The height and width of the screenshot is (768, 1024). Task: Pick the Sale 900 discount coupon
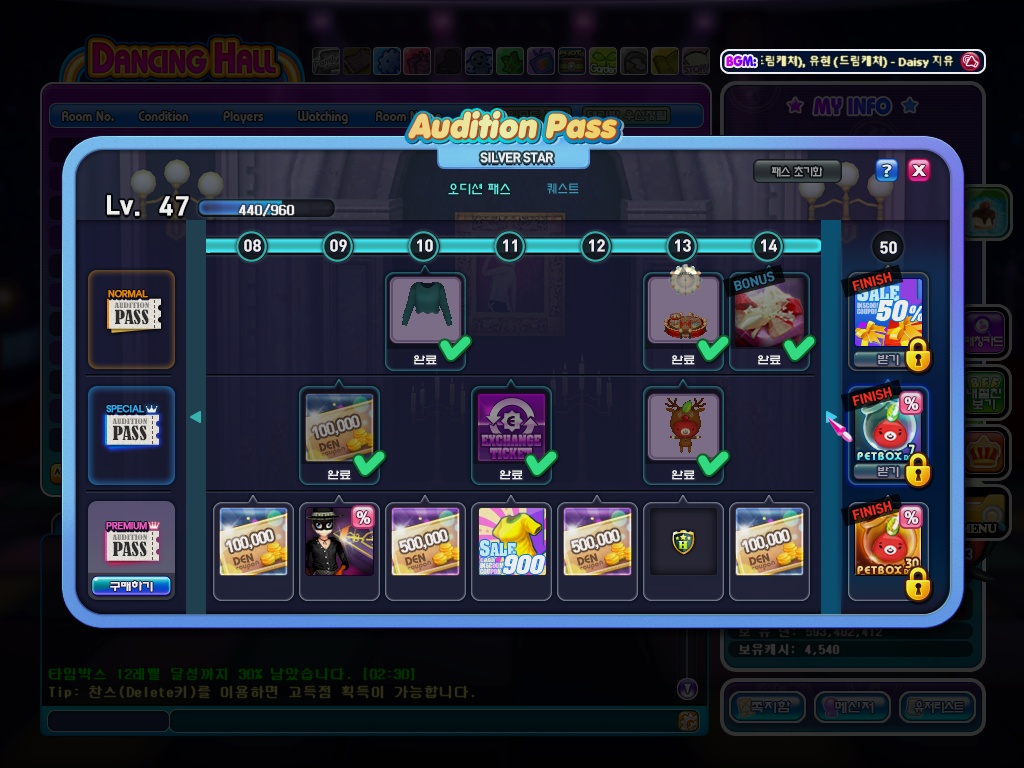click(510, 541)
